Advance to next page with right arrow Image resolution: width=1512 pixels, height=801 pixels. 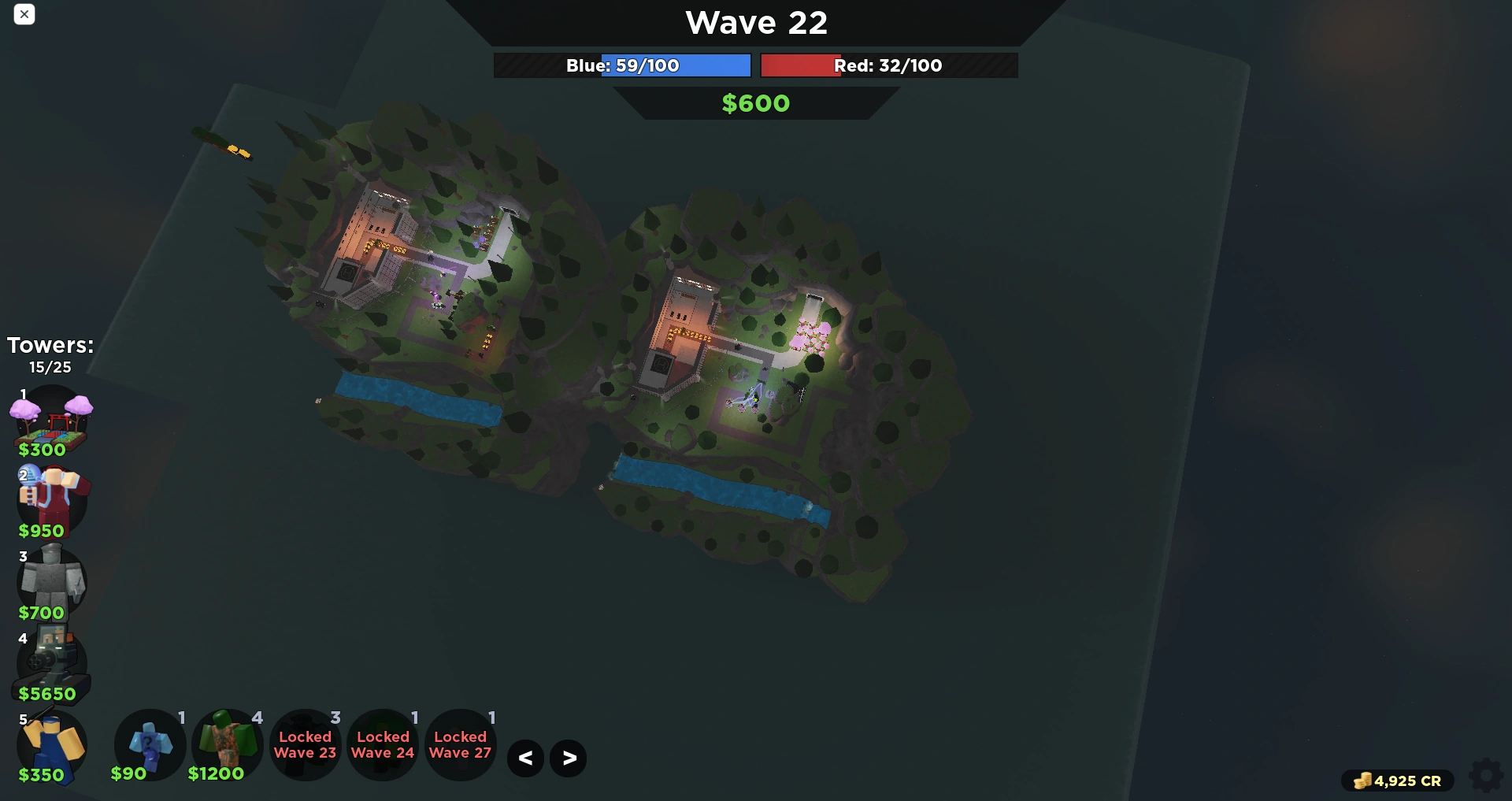tap(568, 758)
